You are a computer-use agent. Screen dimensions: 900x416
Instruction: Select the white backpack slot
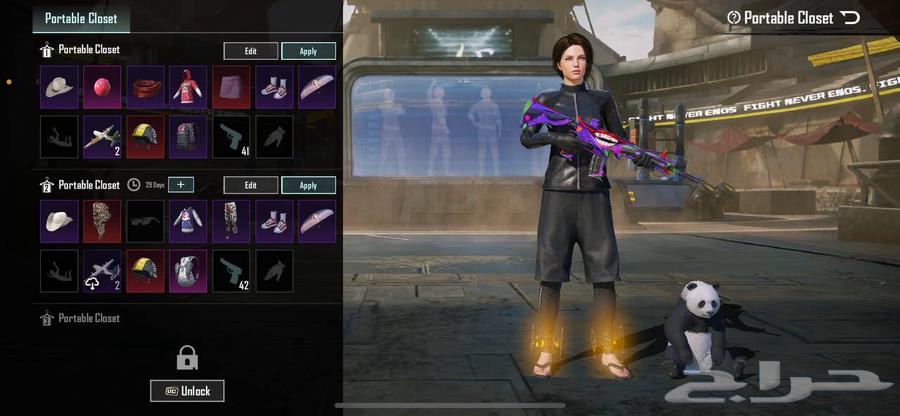click(188, 271)
